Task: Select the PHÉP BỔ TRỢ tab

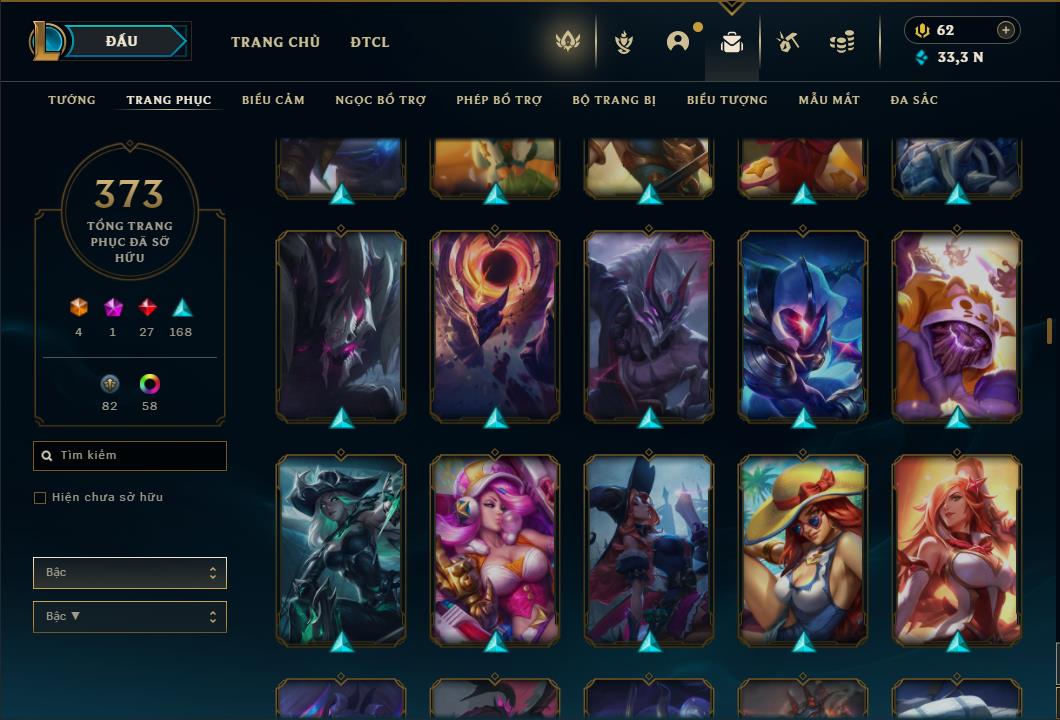Action: (499, 100)
